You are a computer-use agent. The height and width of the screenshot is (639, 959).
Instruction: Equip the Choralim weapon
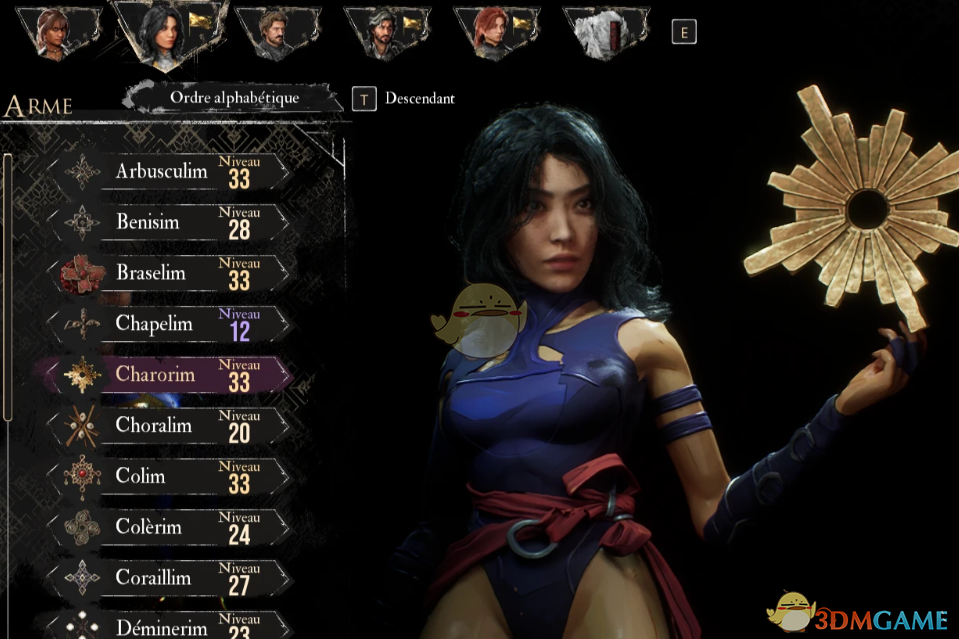[170, 425]
